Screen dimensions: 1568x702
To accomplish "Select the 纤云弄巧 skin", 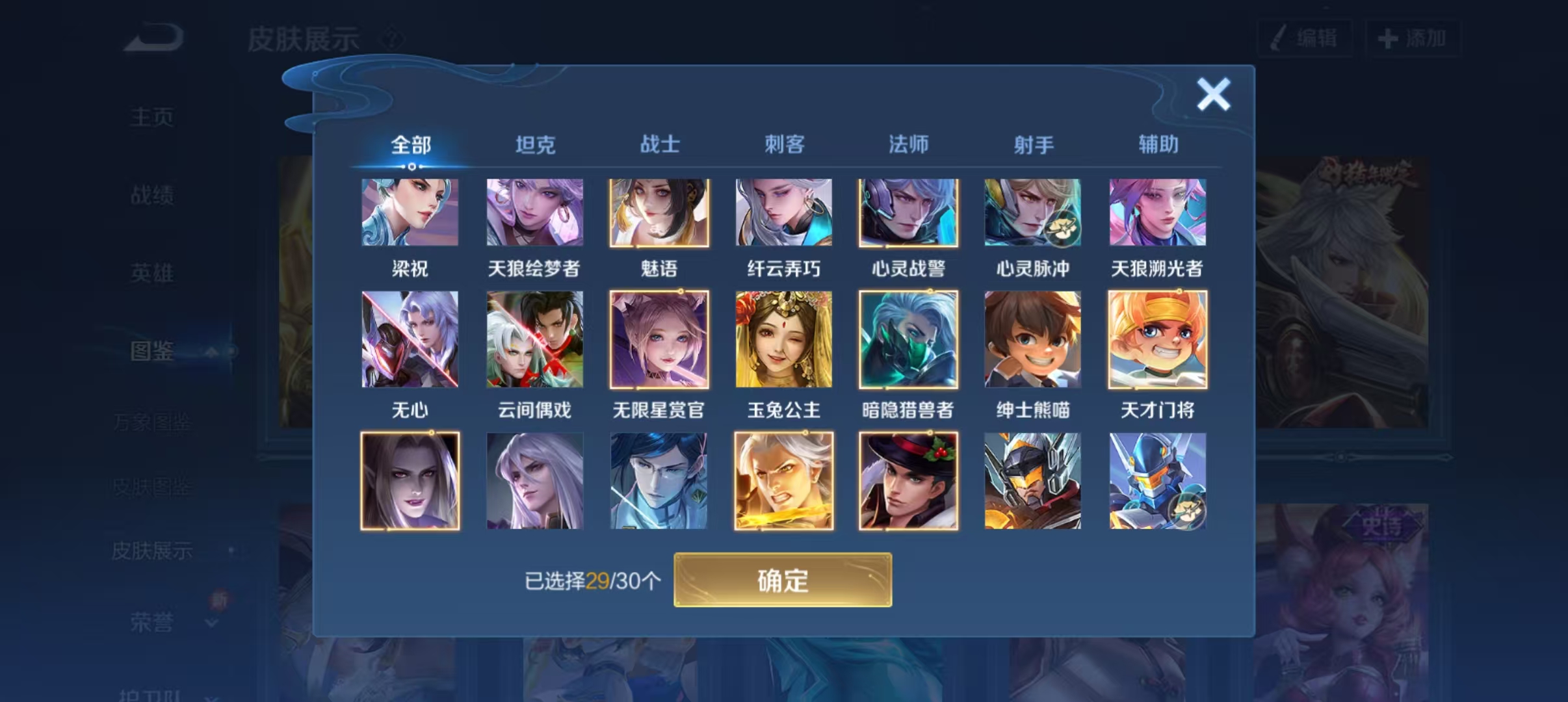I will 783,213.
